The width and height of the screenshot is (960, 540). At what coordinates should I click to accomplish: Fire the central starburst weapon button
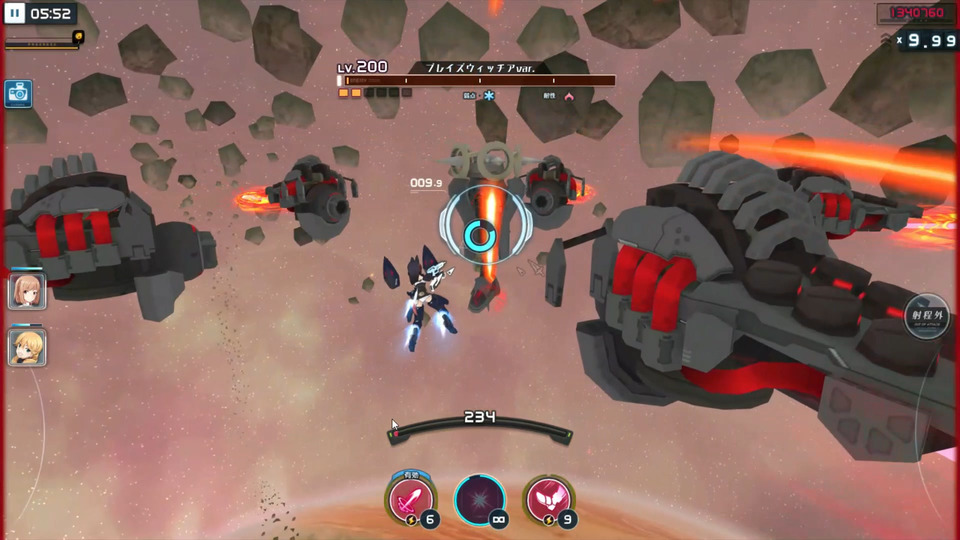pos(480,499)
